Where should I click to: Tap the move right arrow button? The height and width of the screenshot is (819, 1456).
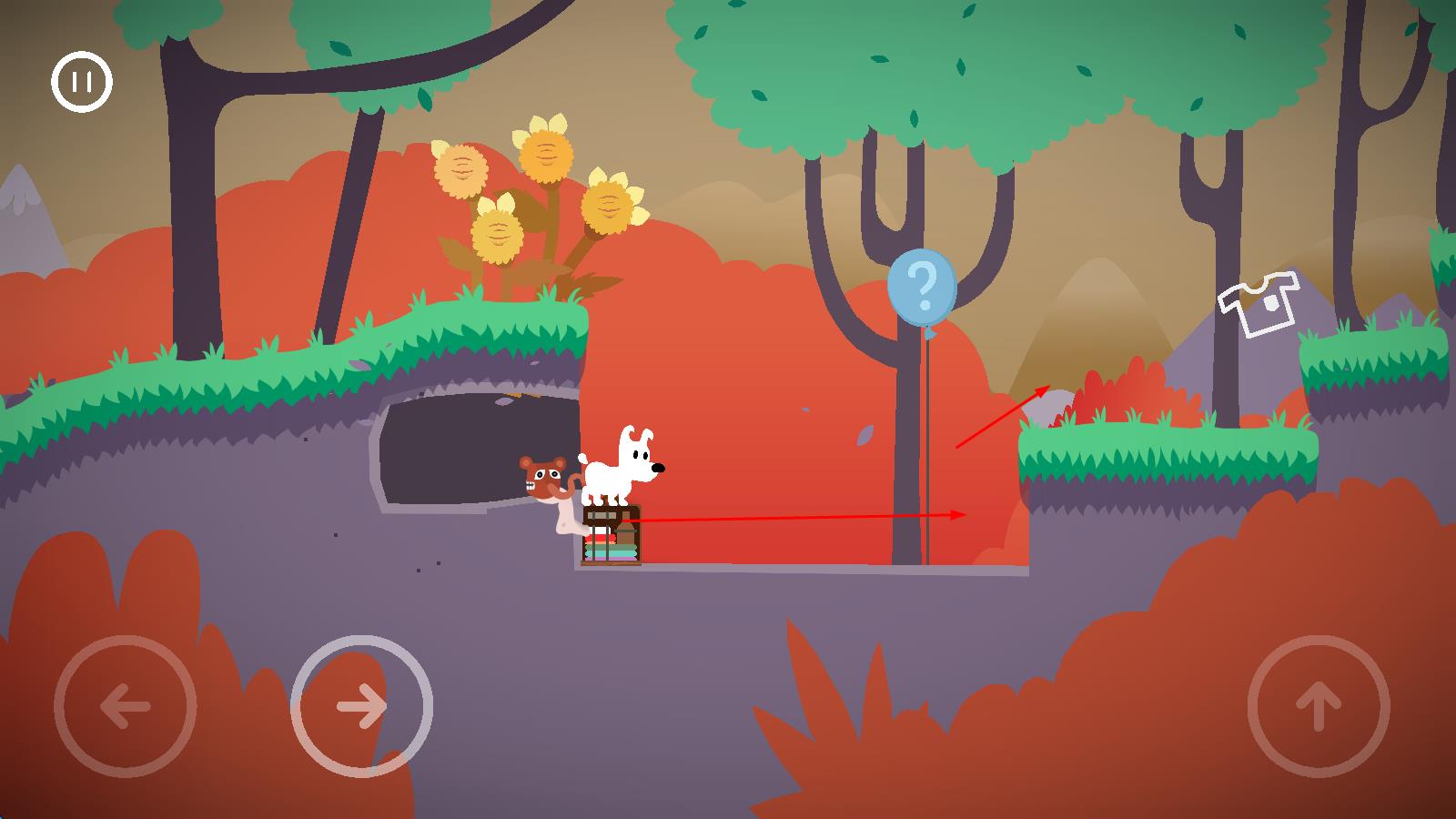[x=361, y=706]
